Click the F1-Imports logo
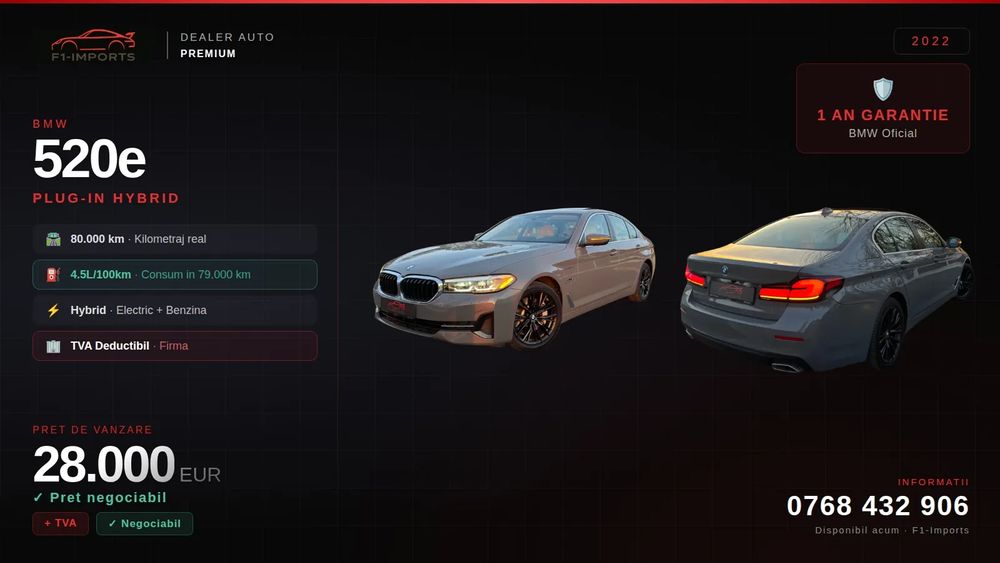Image resolution: width=1000 pixels, height=563 pixels. pyautogui.click(x=93, y=45)
